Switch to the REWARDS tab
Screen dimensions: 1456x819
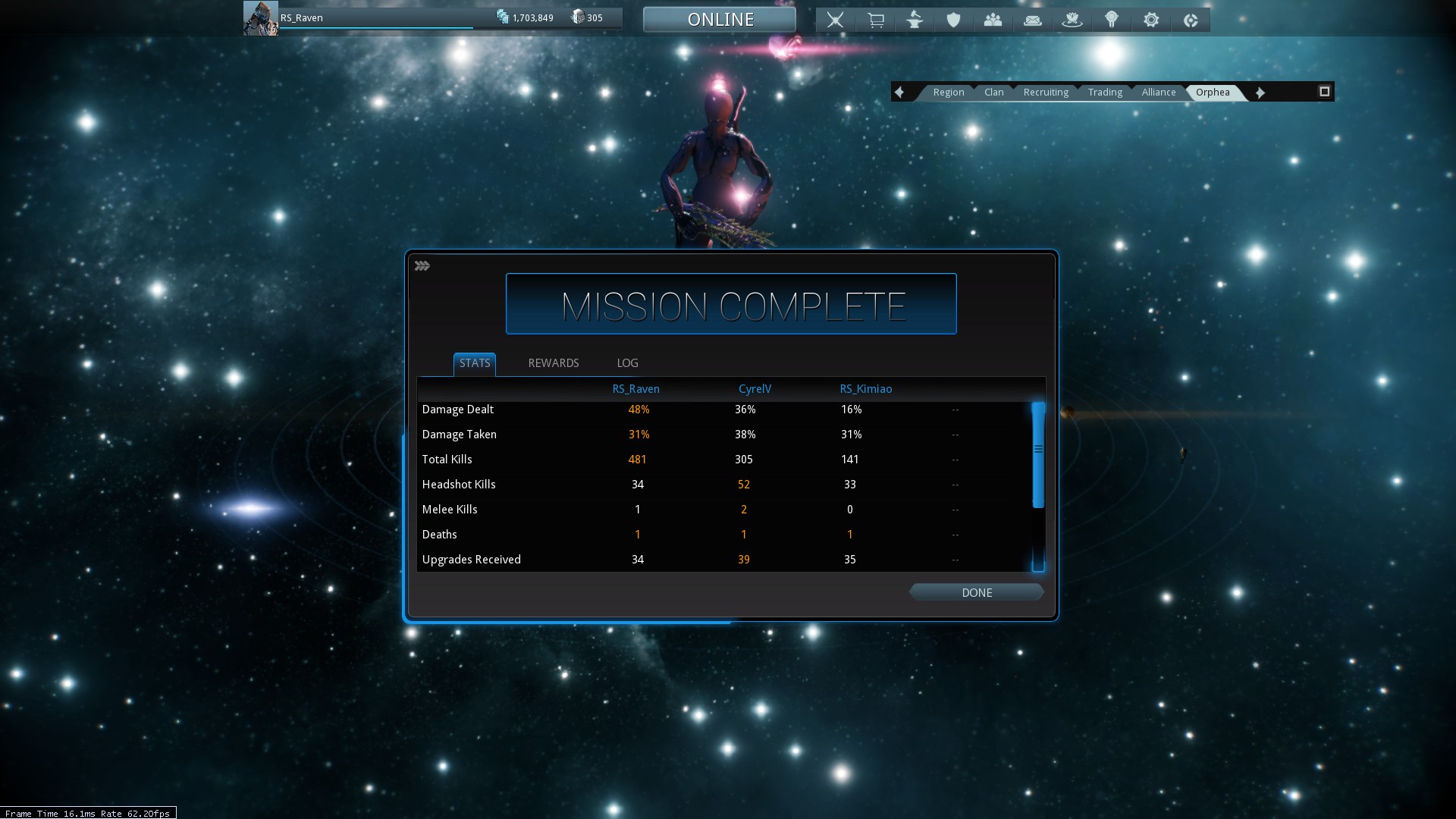coord(553,363)
